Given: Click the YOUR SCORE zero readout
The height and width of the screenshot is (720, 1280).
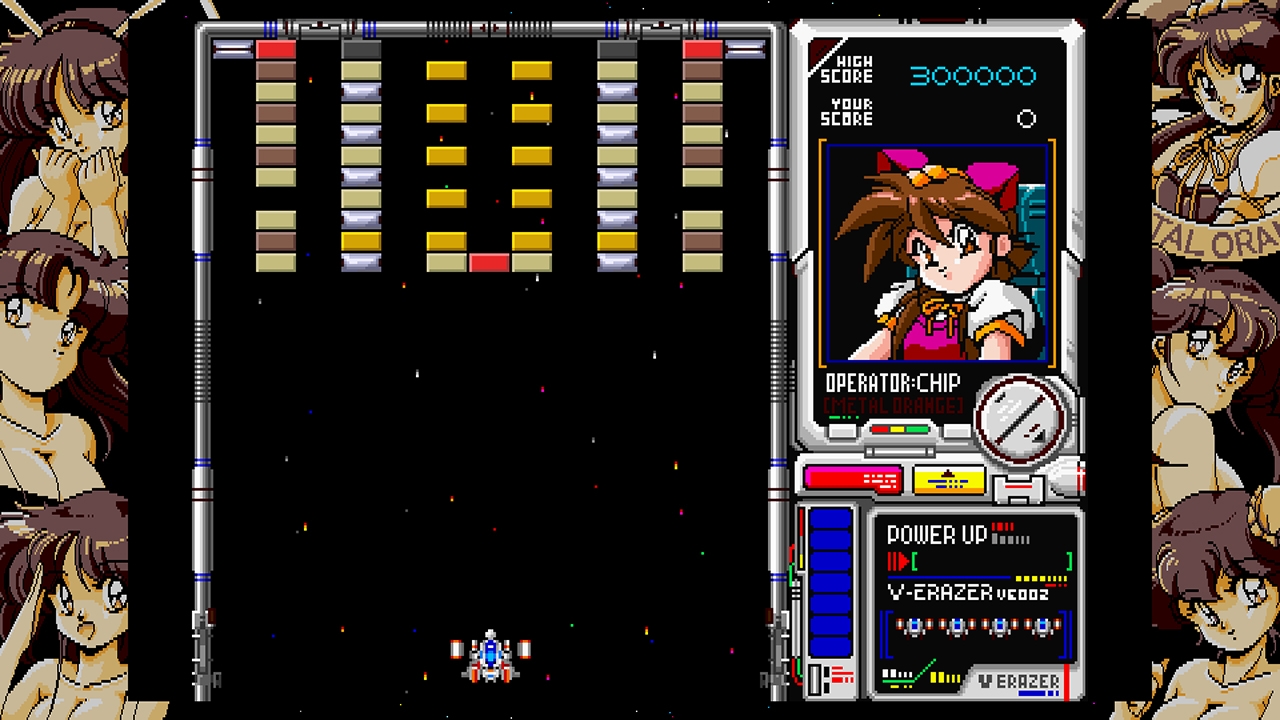Looking at the screenshot, I should (1027, 119).
